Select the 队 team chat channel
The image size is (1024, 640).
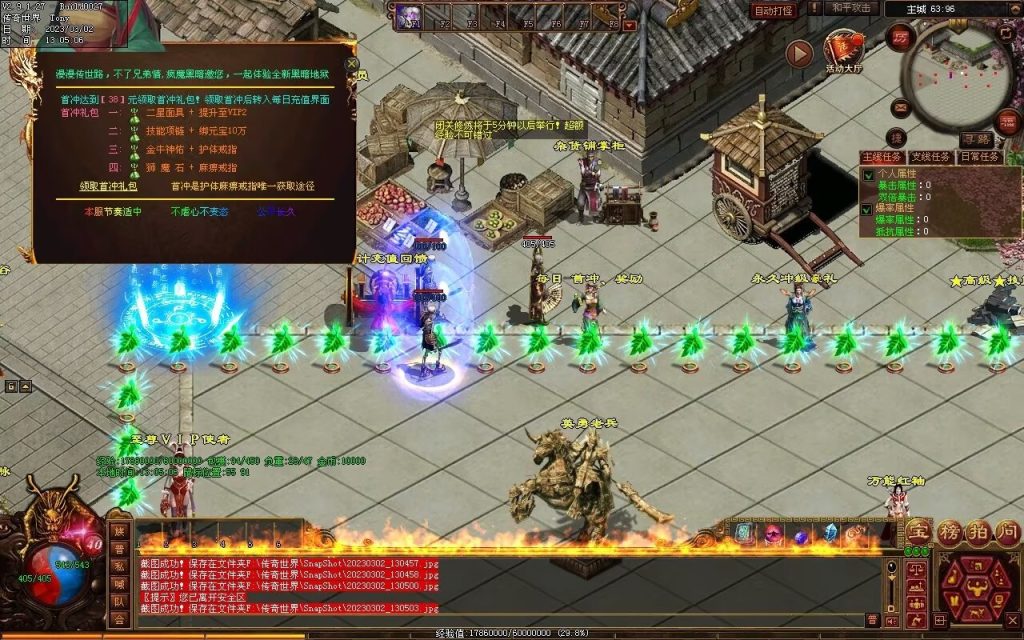point(120,602)
